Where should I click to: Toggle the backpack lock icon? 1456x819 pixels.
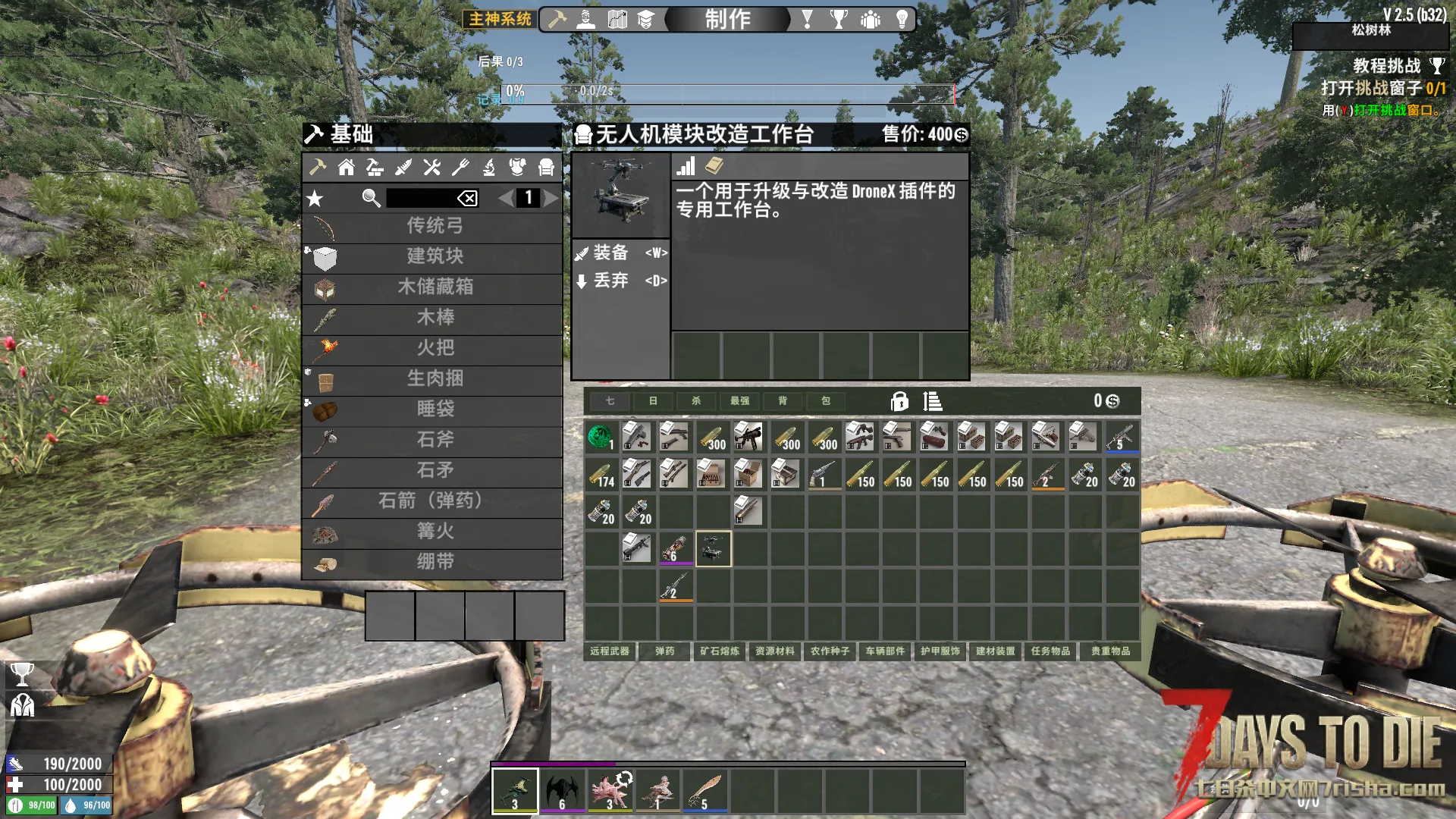coord(899,401)
